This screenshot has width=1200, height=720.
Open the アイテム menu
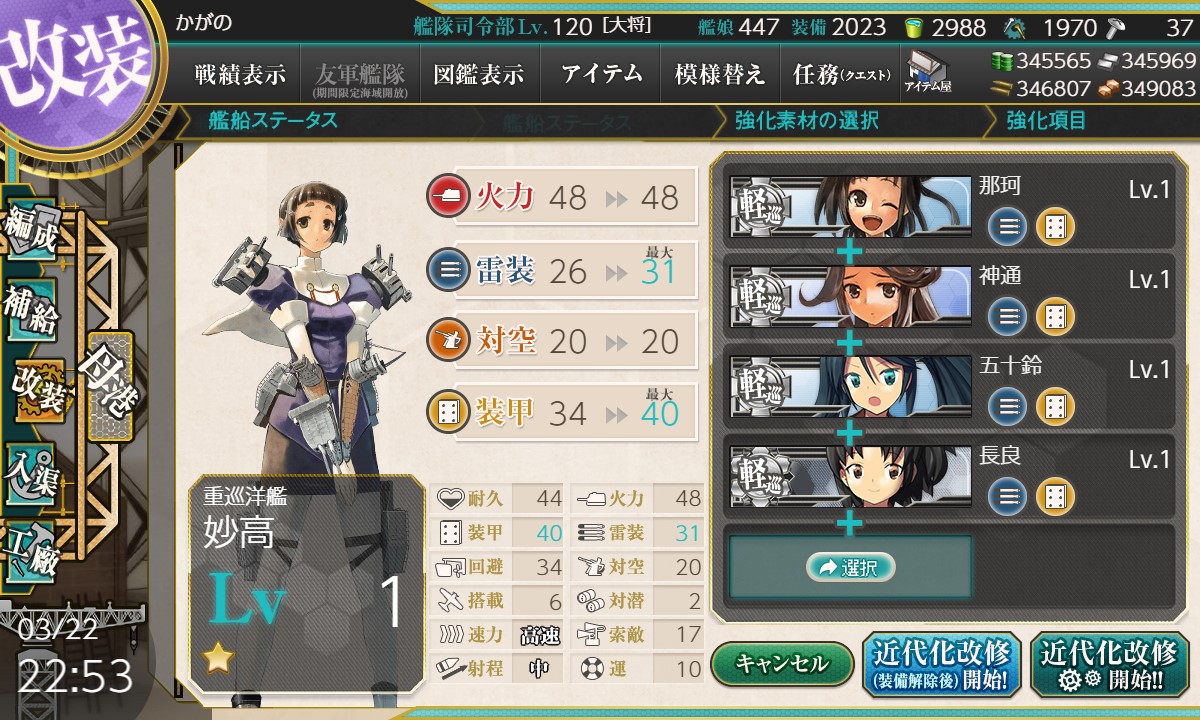[x=601, y=74]
